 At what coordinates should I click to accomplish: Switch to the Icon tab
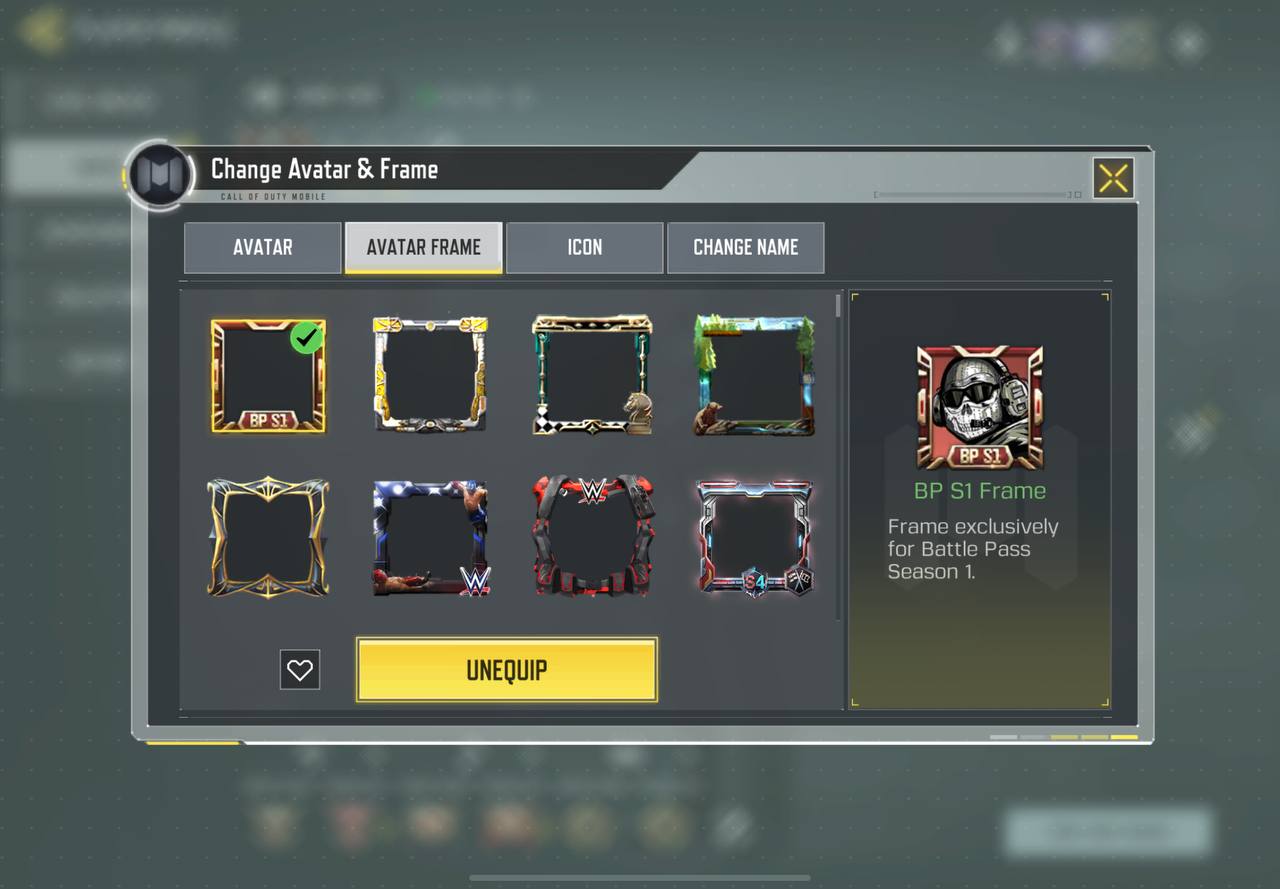point(584,247)
